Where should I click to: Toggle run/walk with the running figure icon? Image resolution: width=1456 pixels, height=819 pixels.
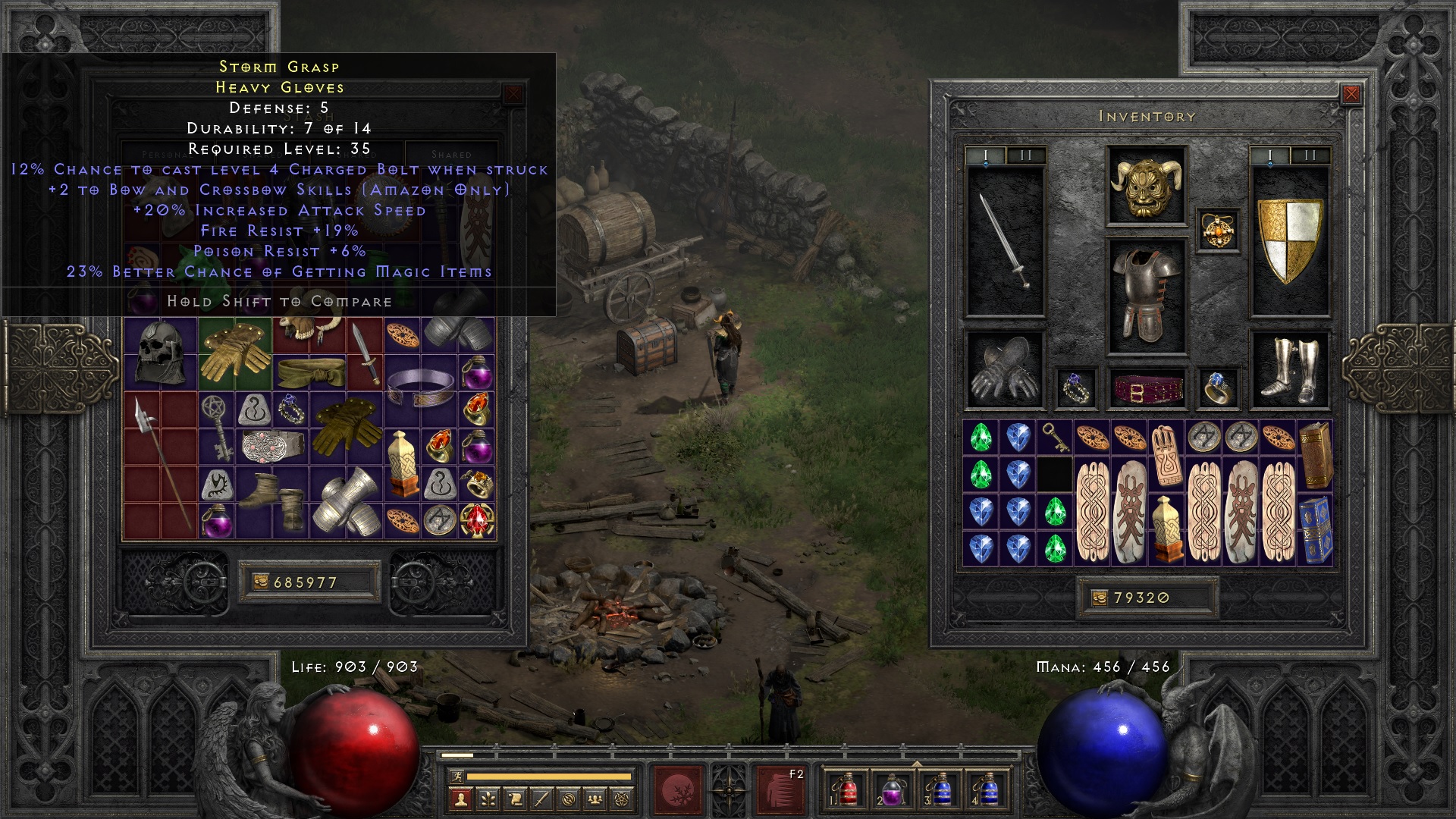pyautogui.click(x=458, y=777)
